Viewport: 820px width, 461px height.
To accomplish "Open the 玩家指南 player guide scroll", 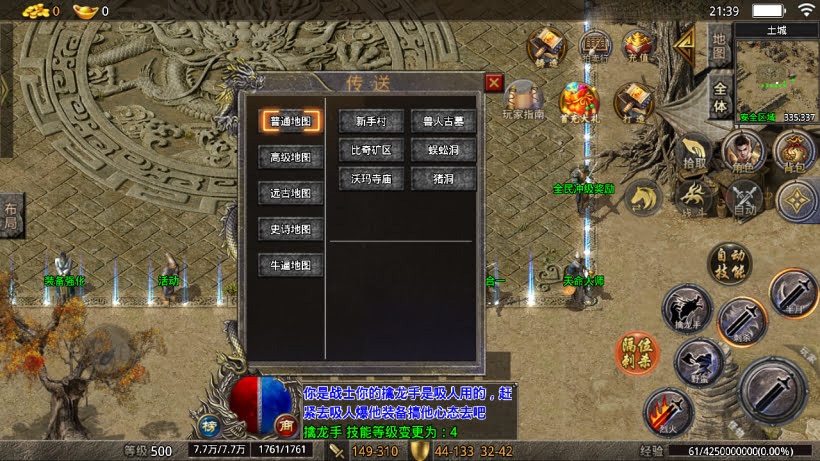I will (523, 100).
